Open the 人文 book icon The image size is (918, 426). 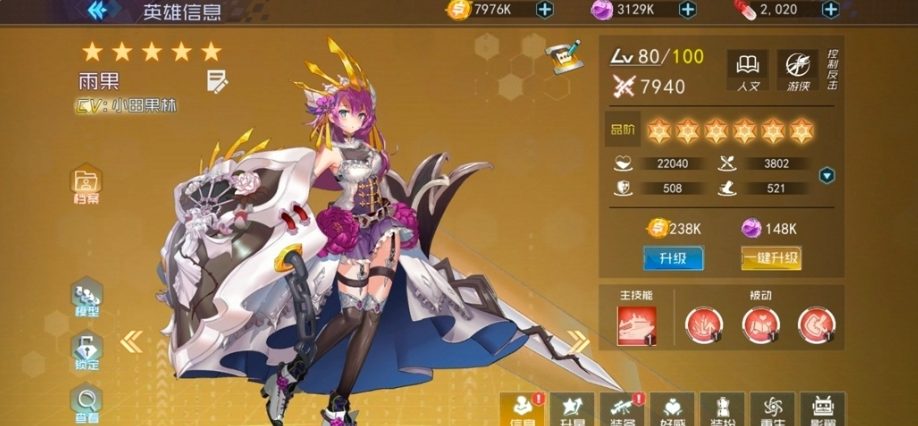746,69
